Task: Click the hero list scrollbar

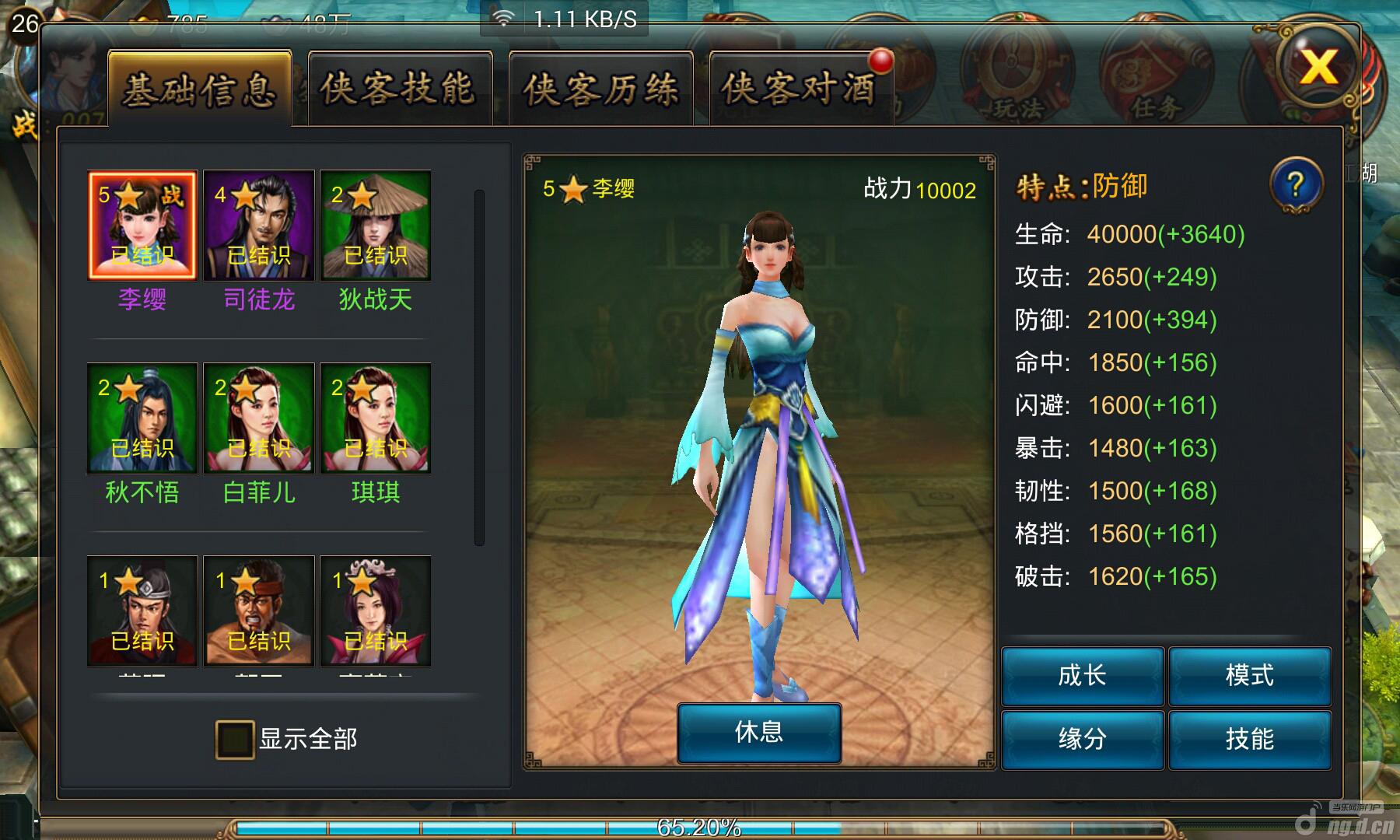Action: [x=479, y=367]
